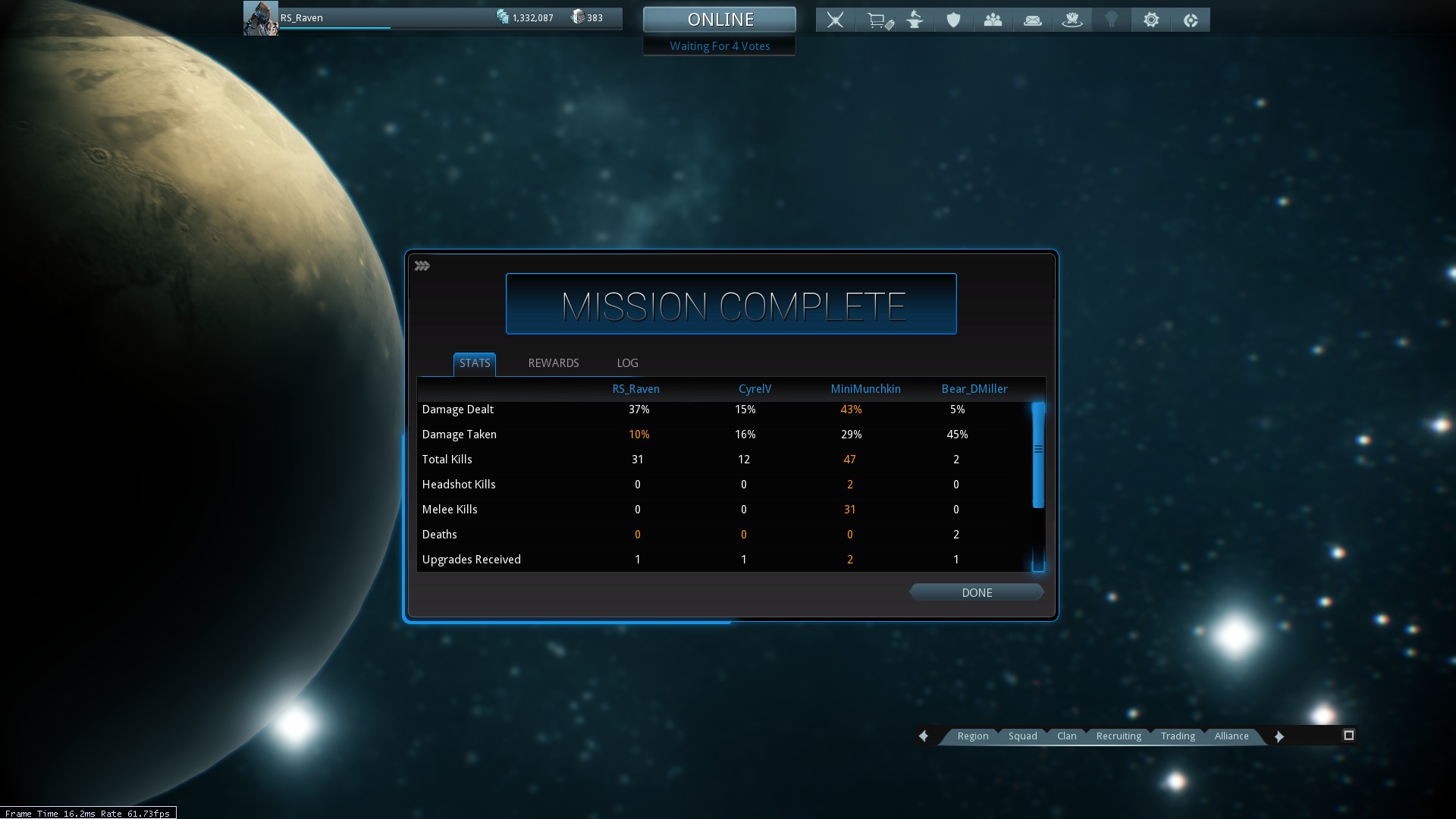Maximize the chat window with square icon

pyautogui.click(x=1348, y=736)
